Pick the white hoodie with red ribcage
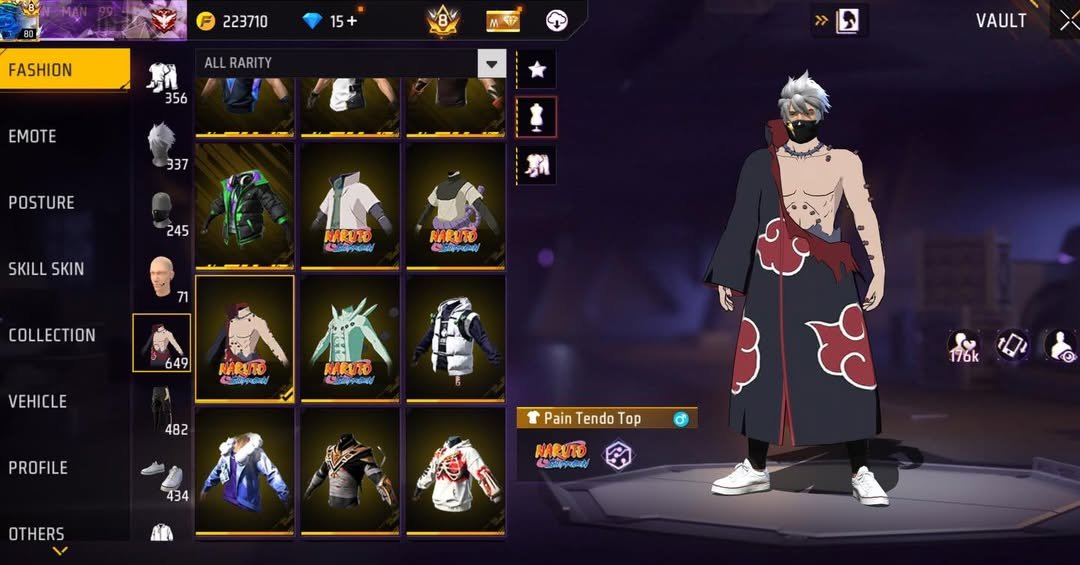 coord(456,470)
